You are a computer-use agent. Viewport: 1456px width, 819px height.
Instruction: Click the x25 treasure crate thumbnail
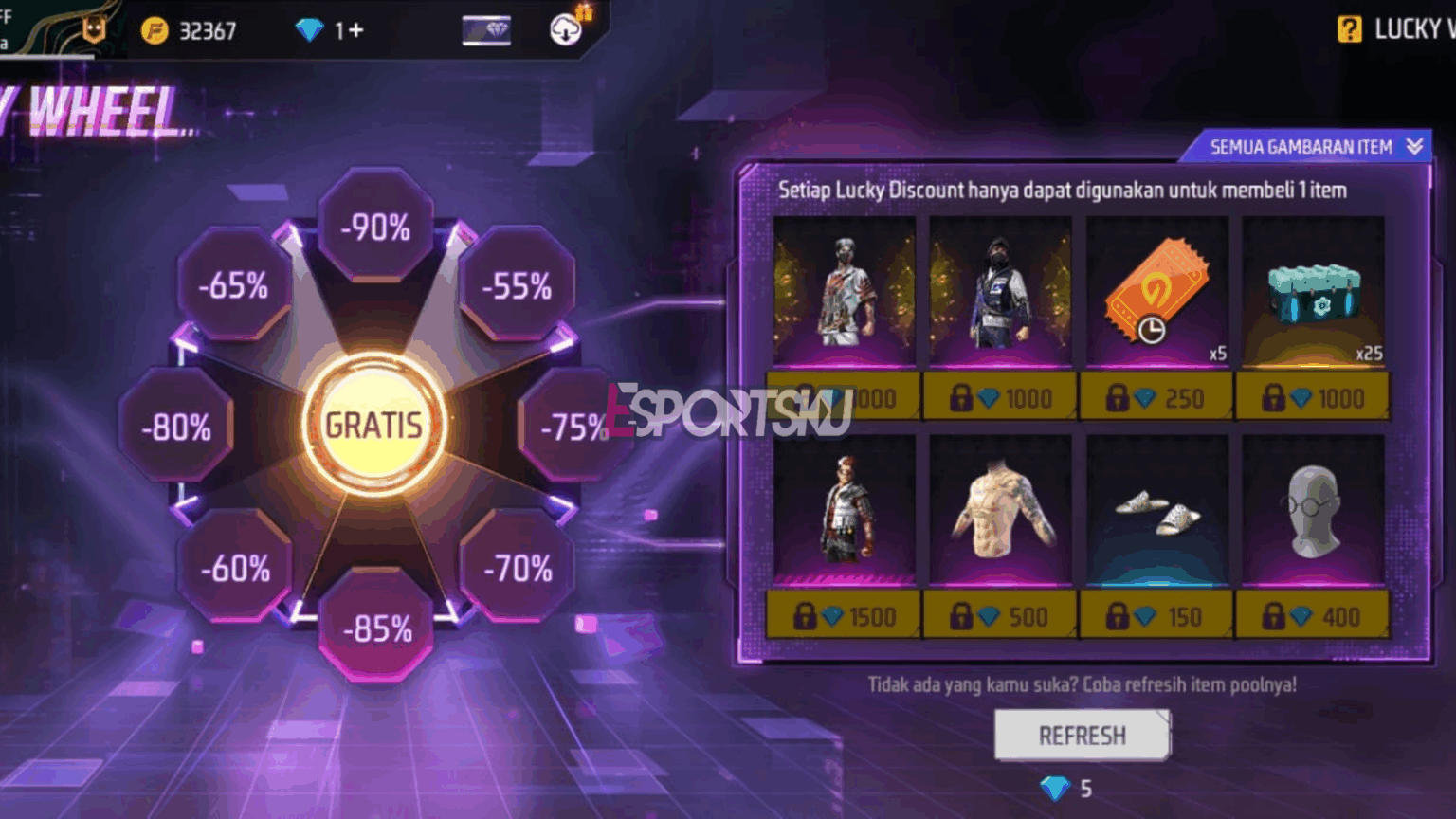coord(1312,296)
